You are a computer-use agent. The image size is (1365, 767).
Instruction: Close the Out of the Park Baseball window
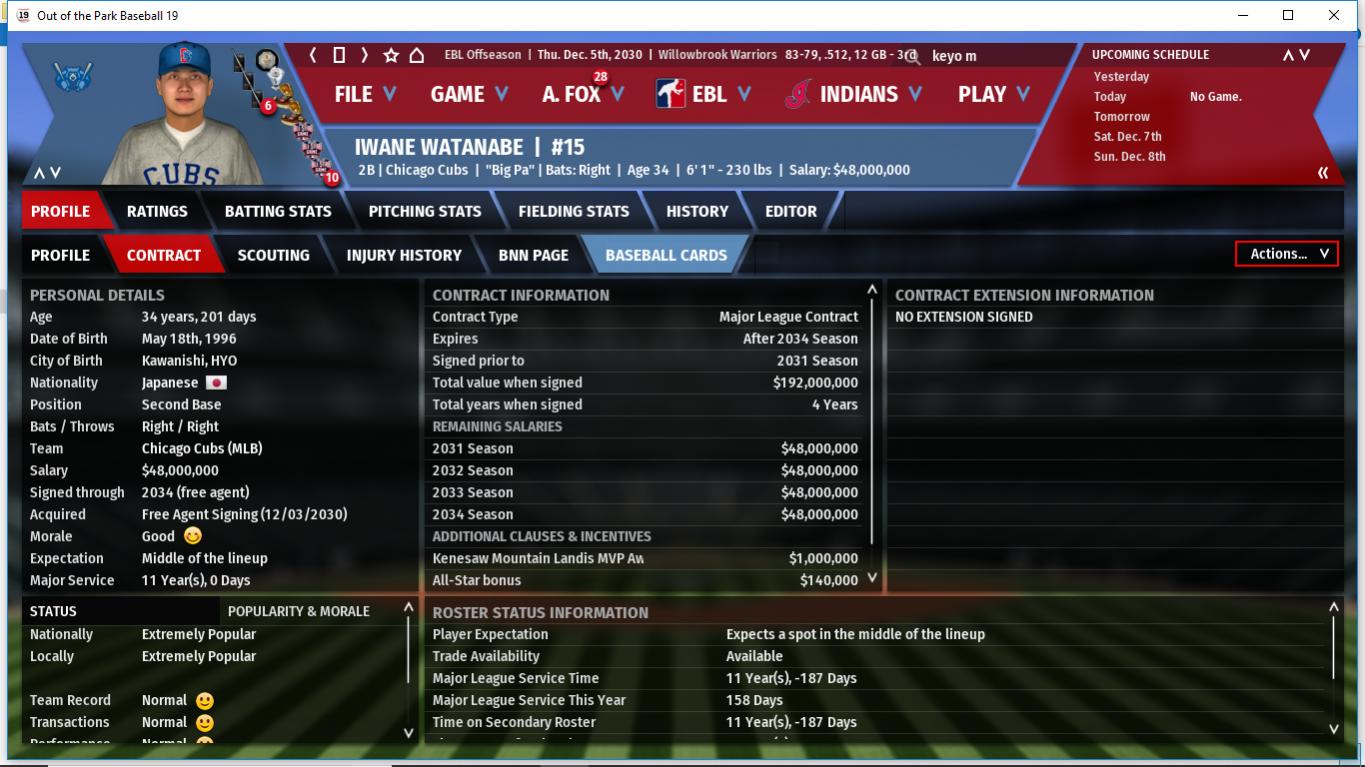point(1334,15)
